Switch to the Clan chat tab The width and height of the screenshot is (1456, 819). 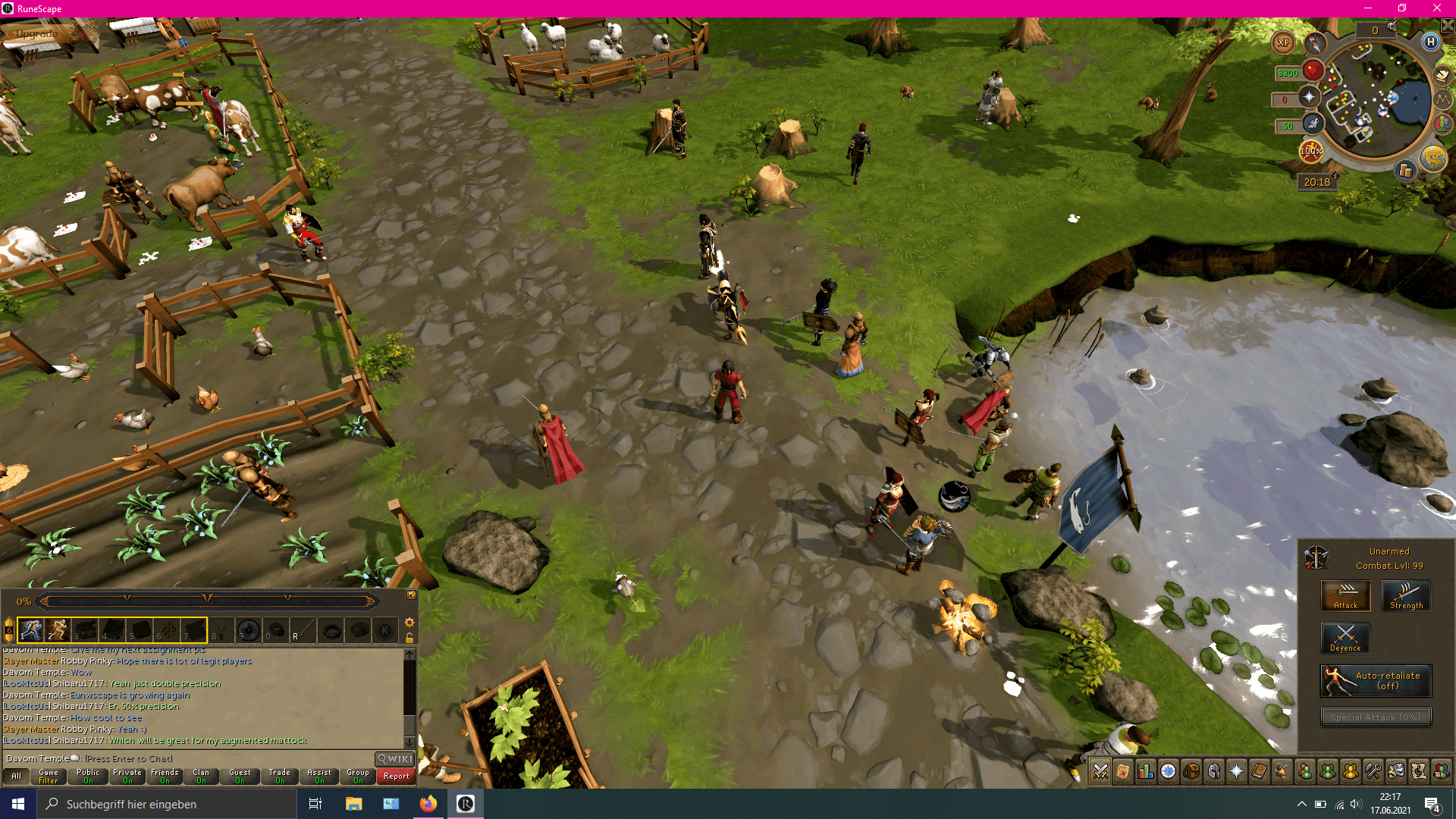[x=201, y=777]
